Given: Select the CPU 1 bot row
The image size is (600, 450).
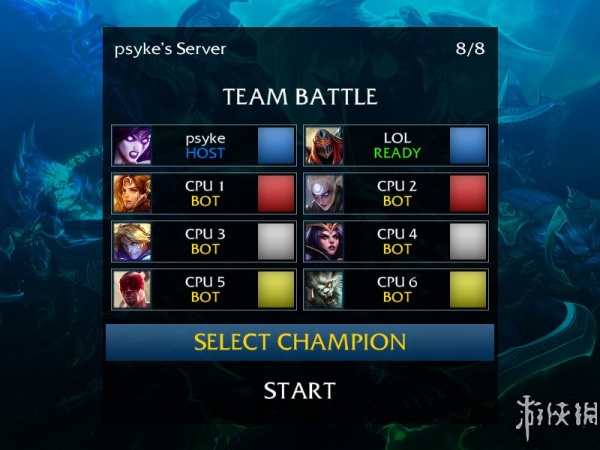Looking at the screenshot, I should coord(205,193).
